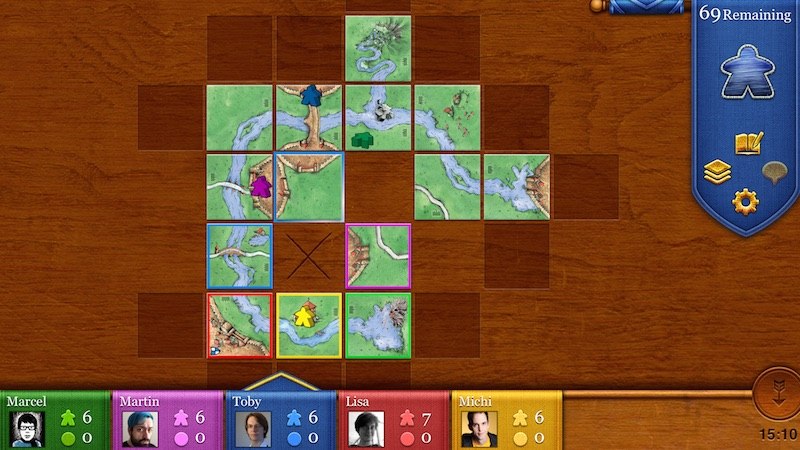Select the pink-bordered road tile
This screenshot has width=800, height=450.
tap(378, 256)
